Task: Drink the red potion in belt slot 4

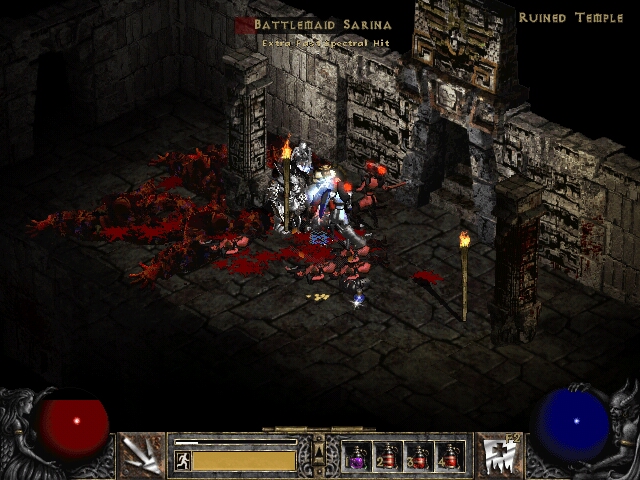Action: pyautogui.click(x=450, y=457)
